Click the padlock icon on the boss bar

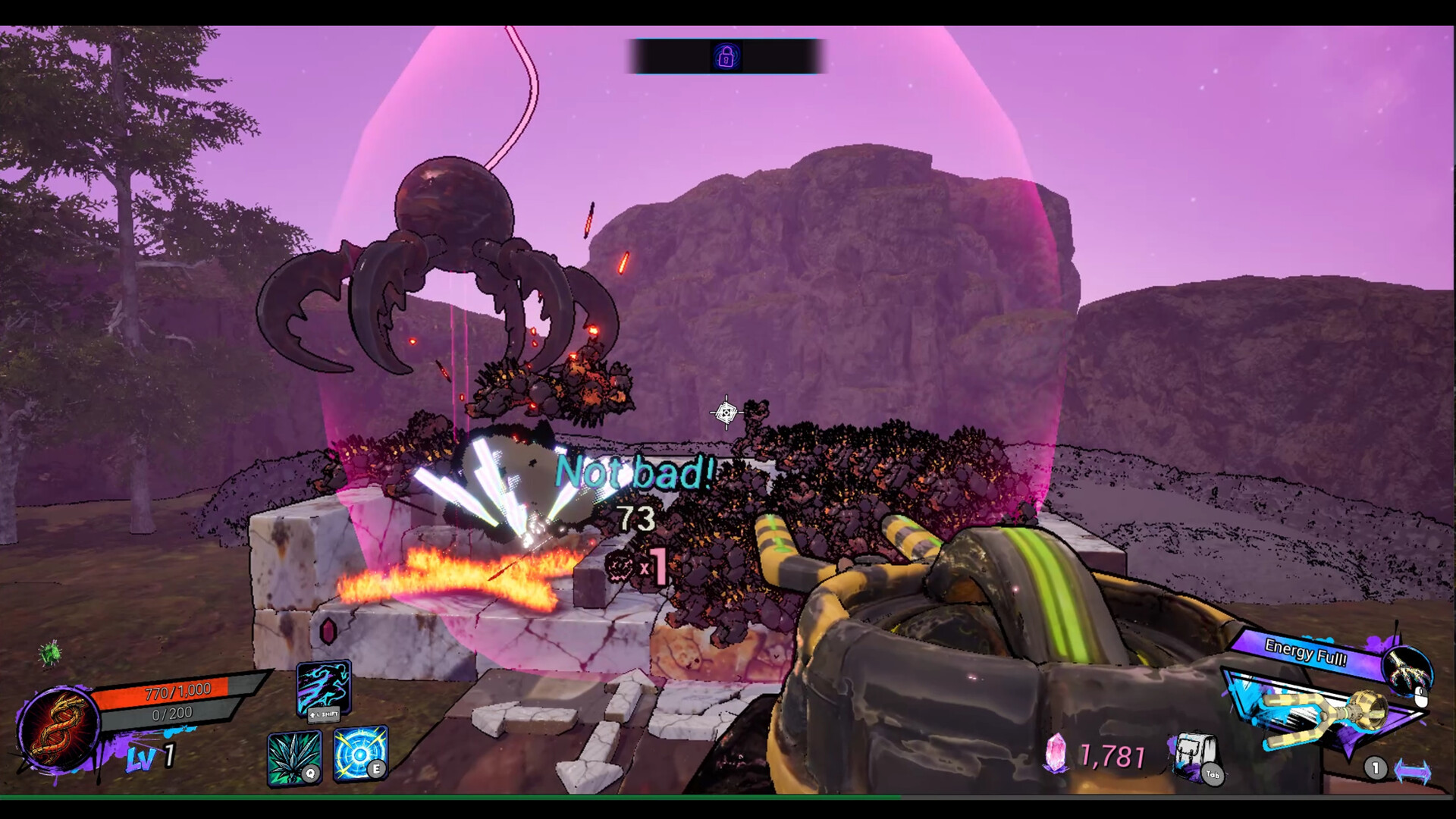tap(727, 55)
